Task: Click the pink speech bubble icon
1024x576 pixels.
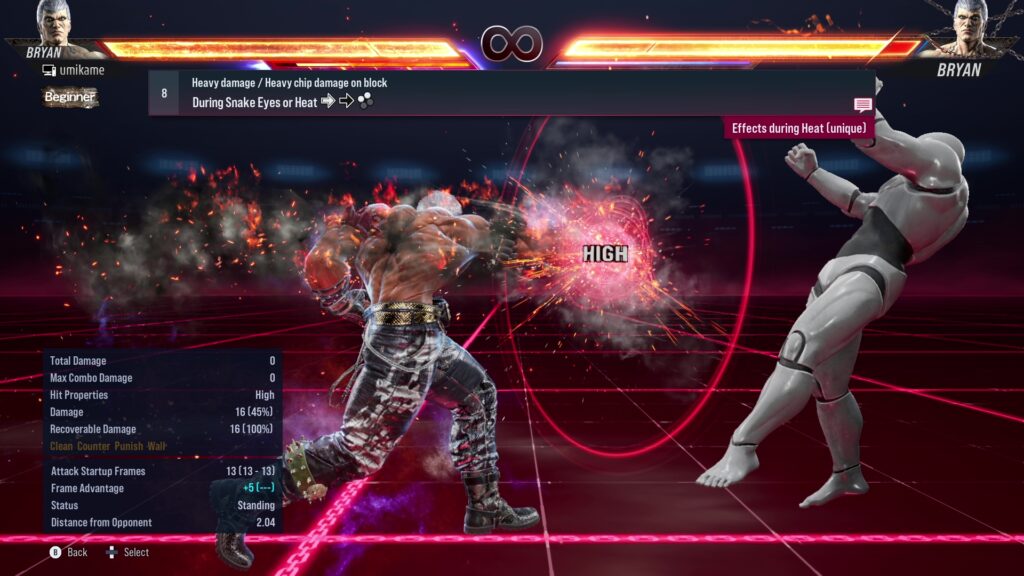Action: 863,105
